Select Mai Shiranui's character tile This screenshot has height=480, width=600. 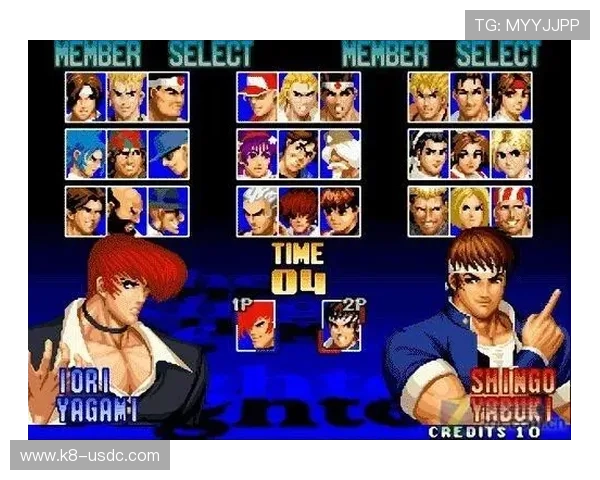(470, 154)
